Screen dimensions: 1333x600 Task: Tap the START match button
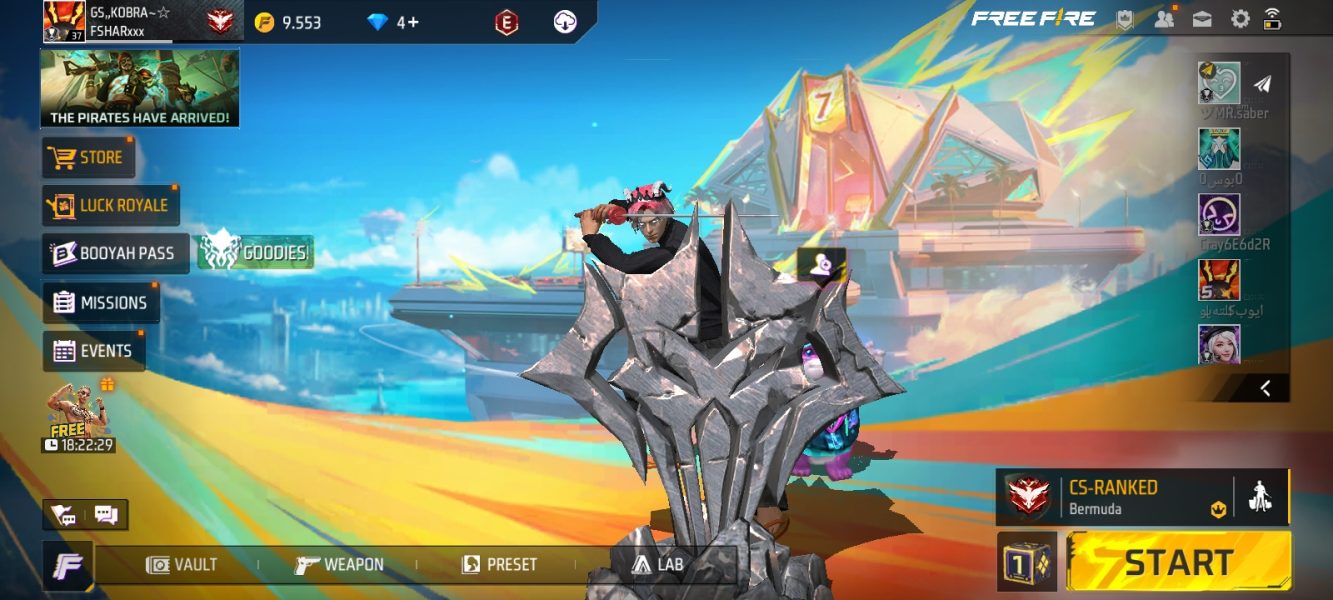point(1178,561)
